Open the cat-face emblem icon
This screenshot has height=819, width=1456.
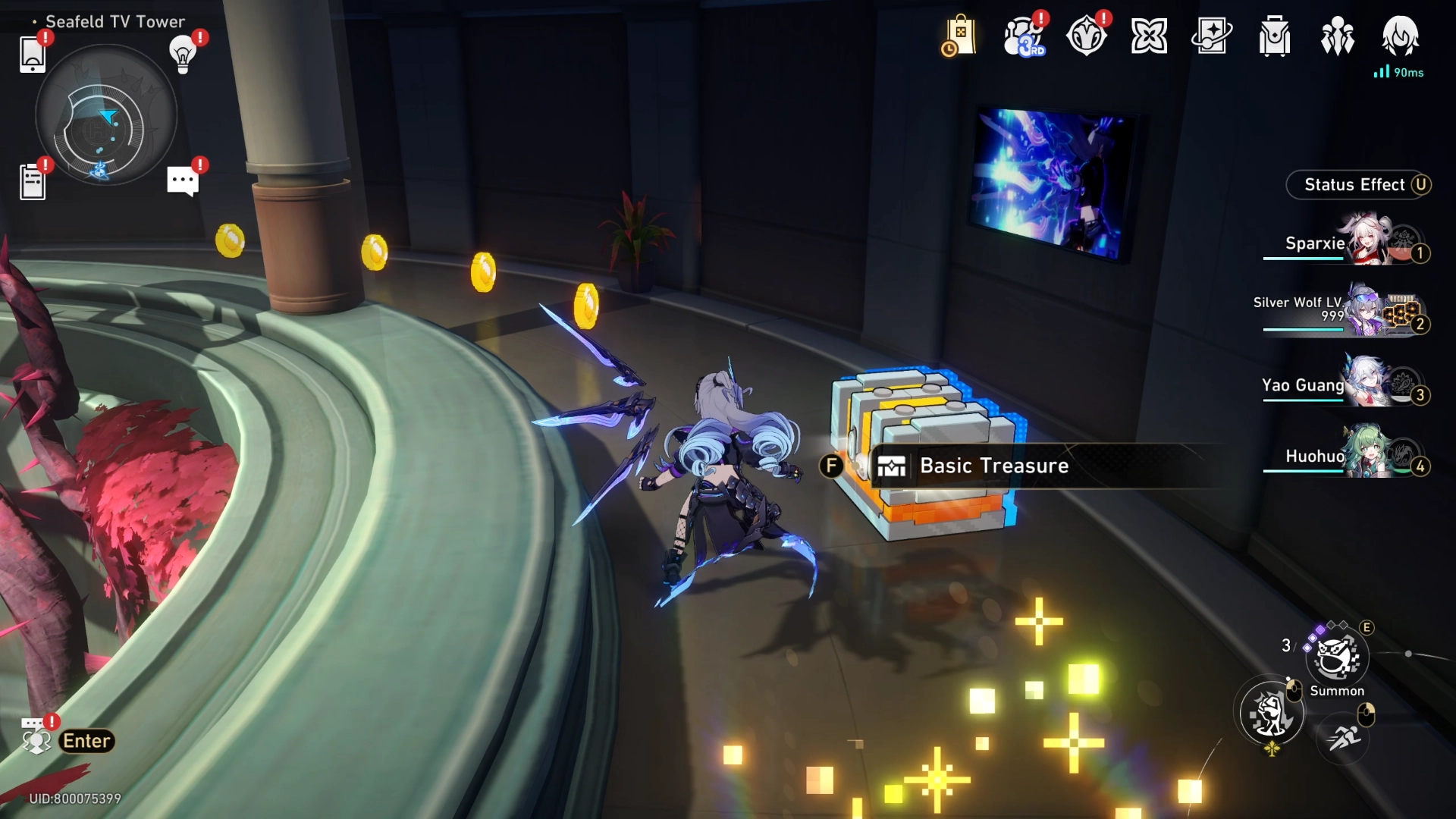click(x=1086, y=36)
